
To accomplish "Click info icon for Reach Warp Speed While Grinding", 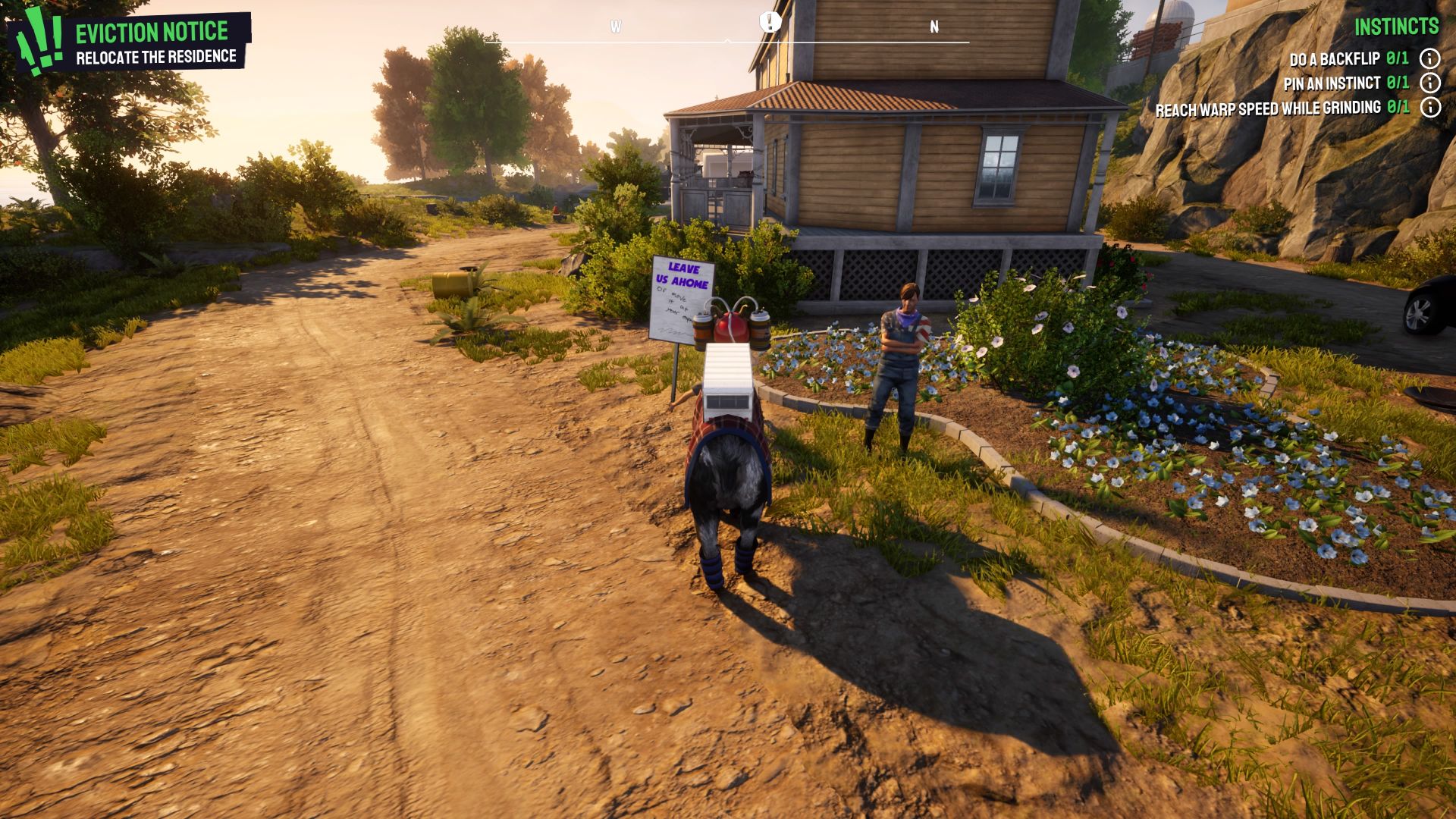I will (1431, 108).
